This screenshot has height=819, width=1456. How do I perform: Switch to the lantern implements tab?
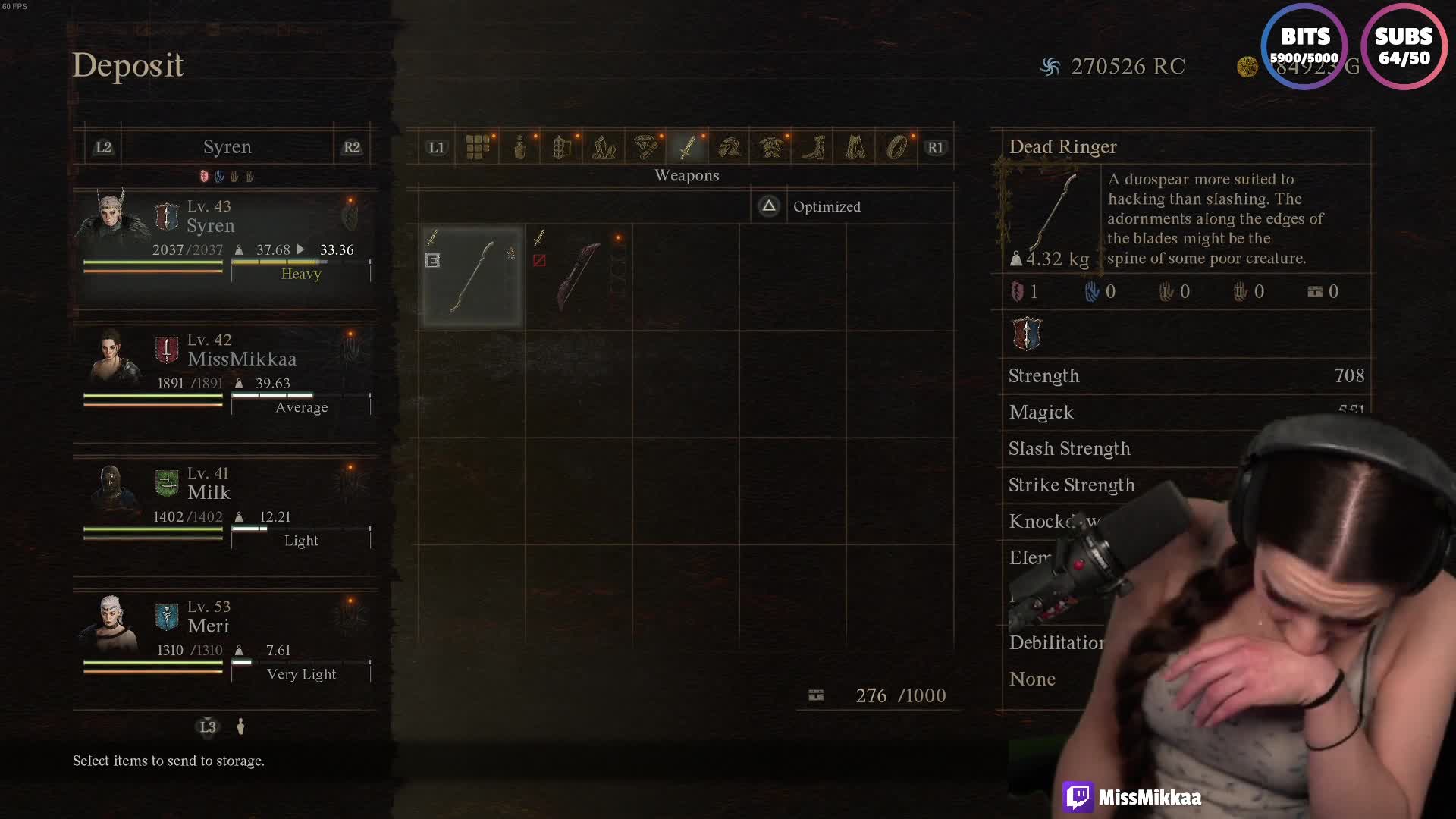click(562, 147)
